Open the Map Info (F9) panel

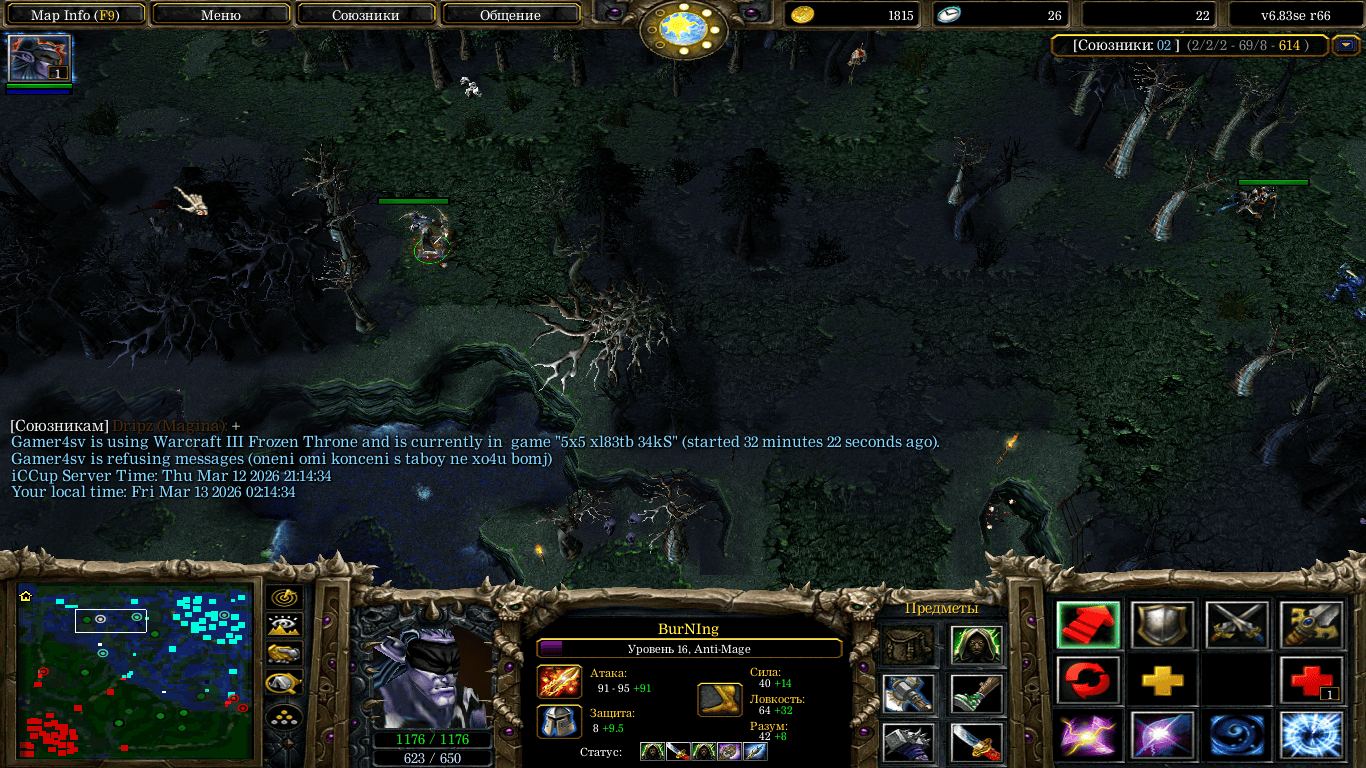coord(75,15)
